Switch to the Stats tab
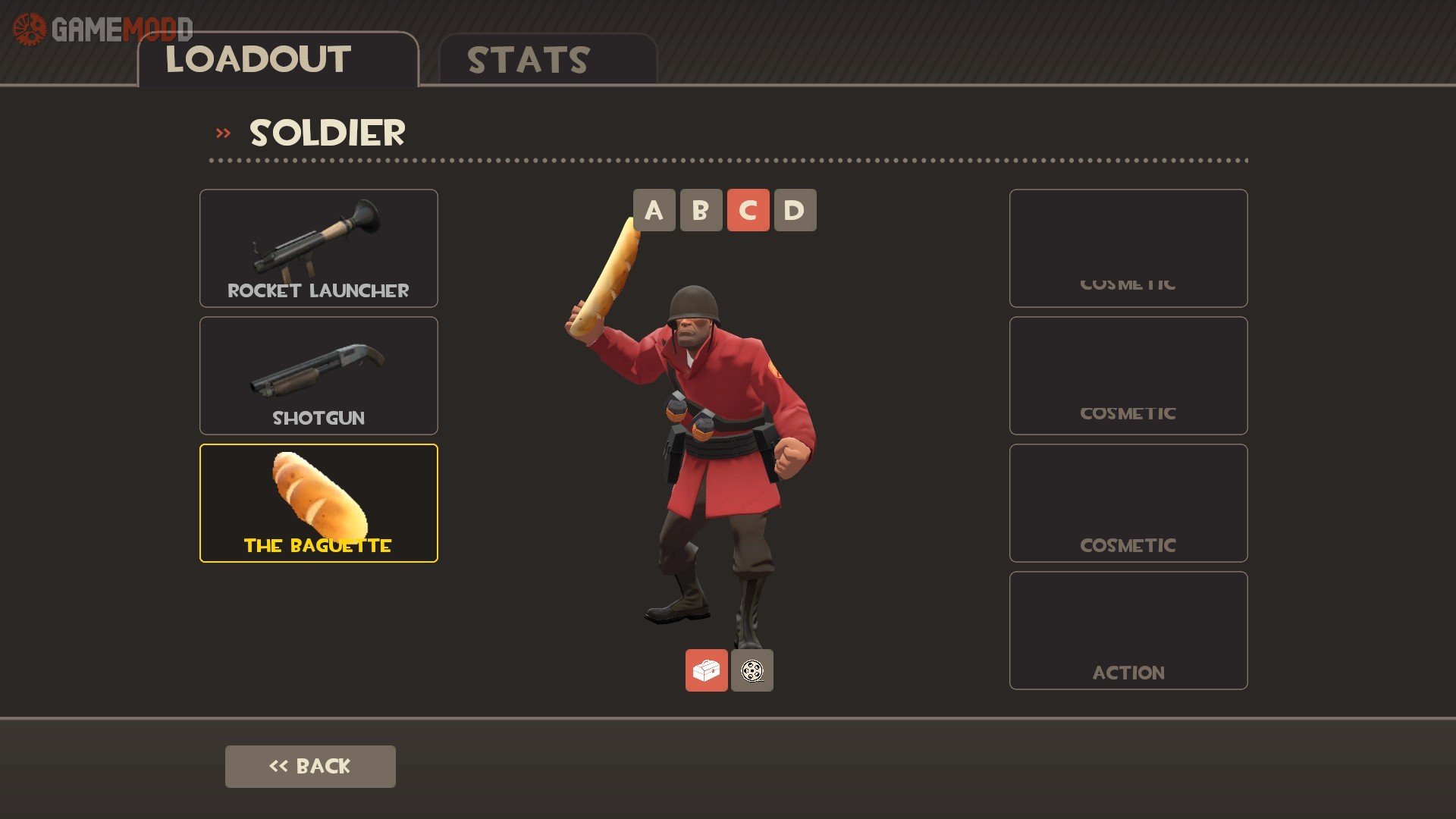 click(547, 60)
